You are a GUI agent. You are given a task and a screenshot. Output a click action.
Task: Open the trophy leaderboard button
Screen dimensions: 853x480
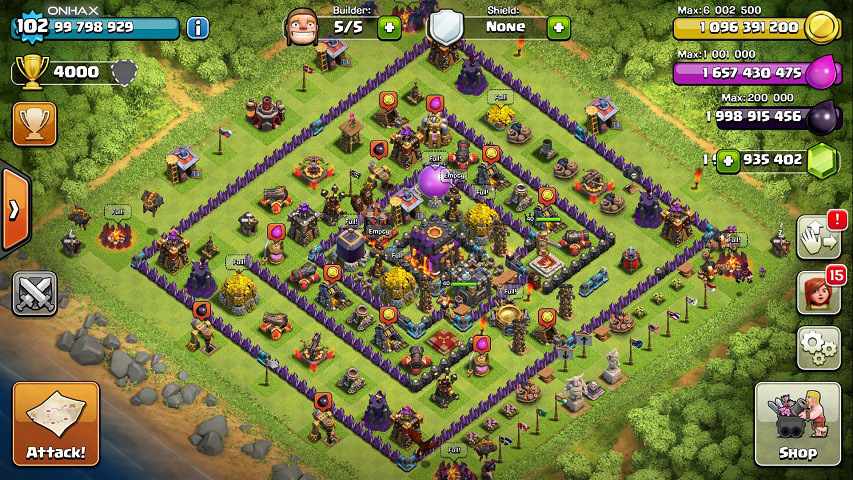[x=34, y=124]
